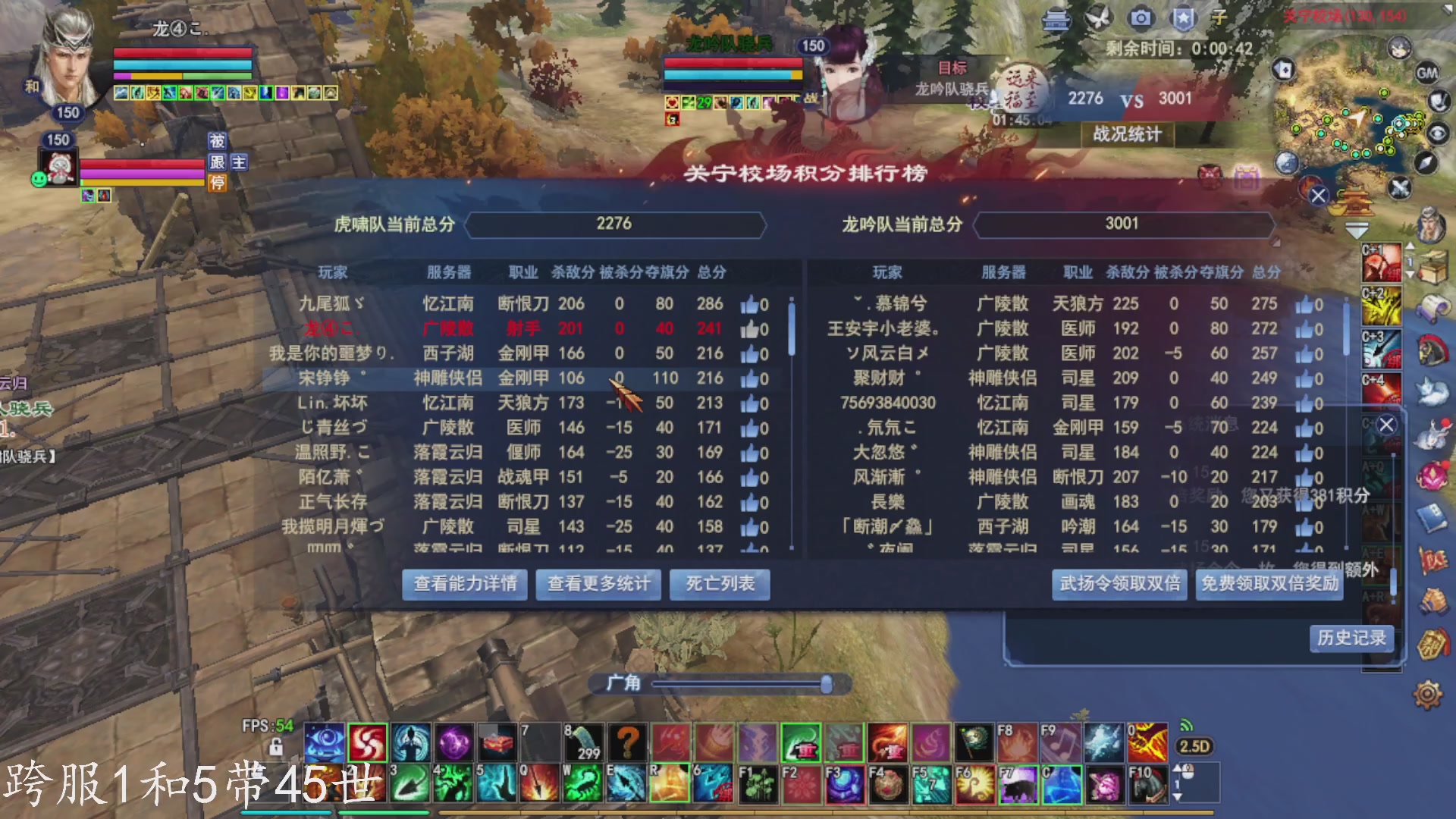Click the 查看能力详情 button
The width and height of the screenshot is (1456, 819).
click(463, 585)
